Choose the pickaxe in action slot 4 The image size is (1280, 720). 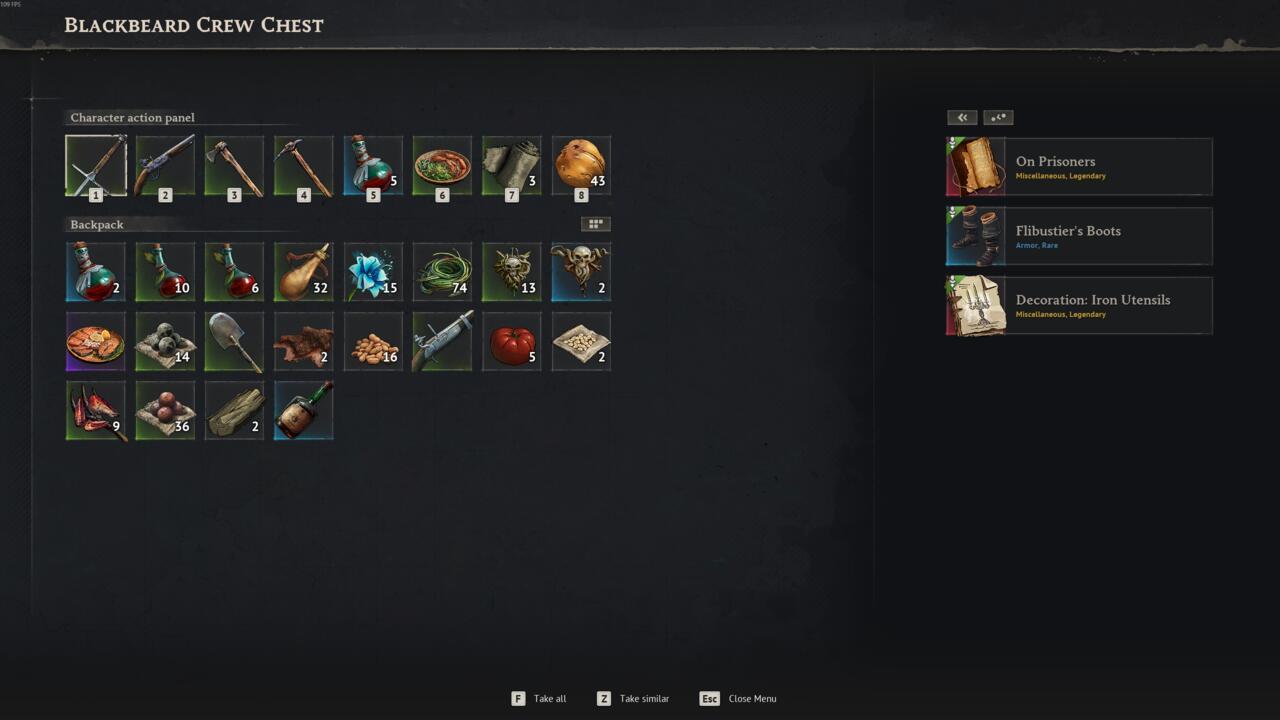304,166
